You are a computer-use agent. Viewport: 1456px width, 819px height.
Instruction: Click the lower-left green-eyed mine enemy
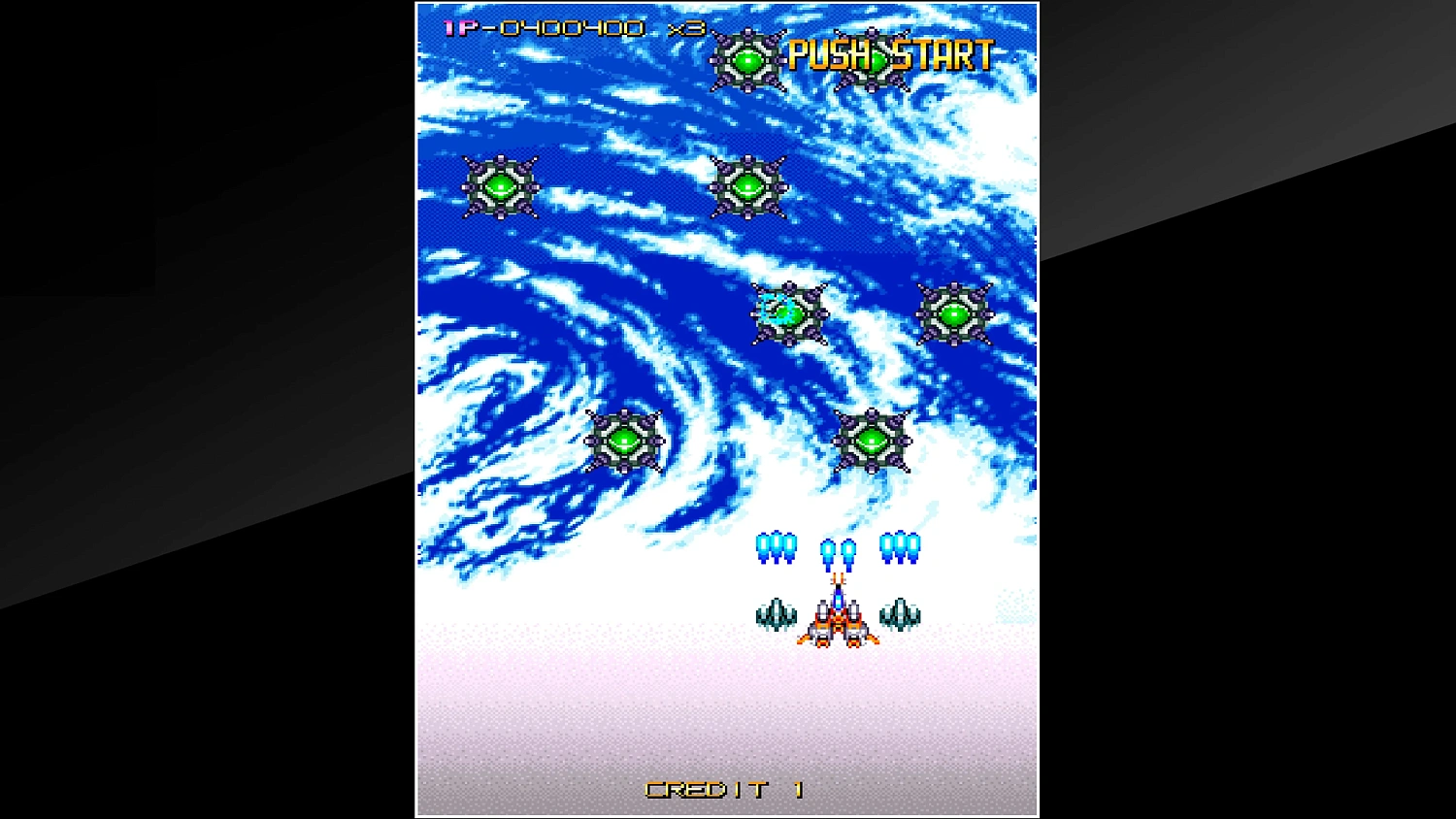coord(623,440)
